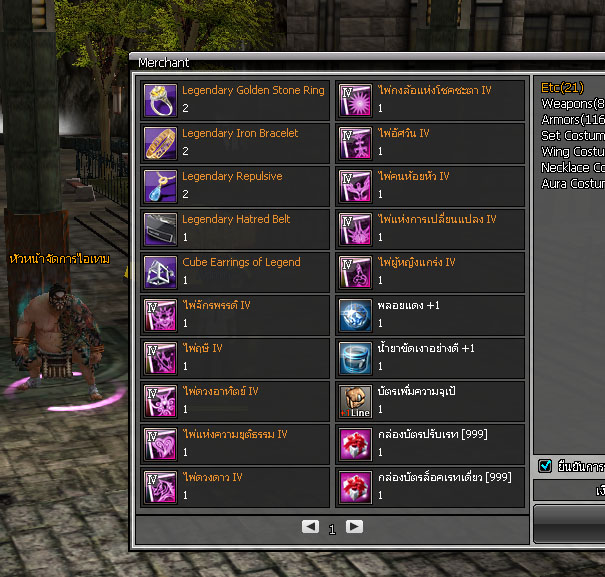Choose the กล่องบัตรล็อคเรทเดี่ยว [999] box

430,486
